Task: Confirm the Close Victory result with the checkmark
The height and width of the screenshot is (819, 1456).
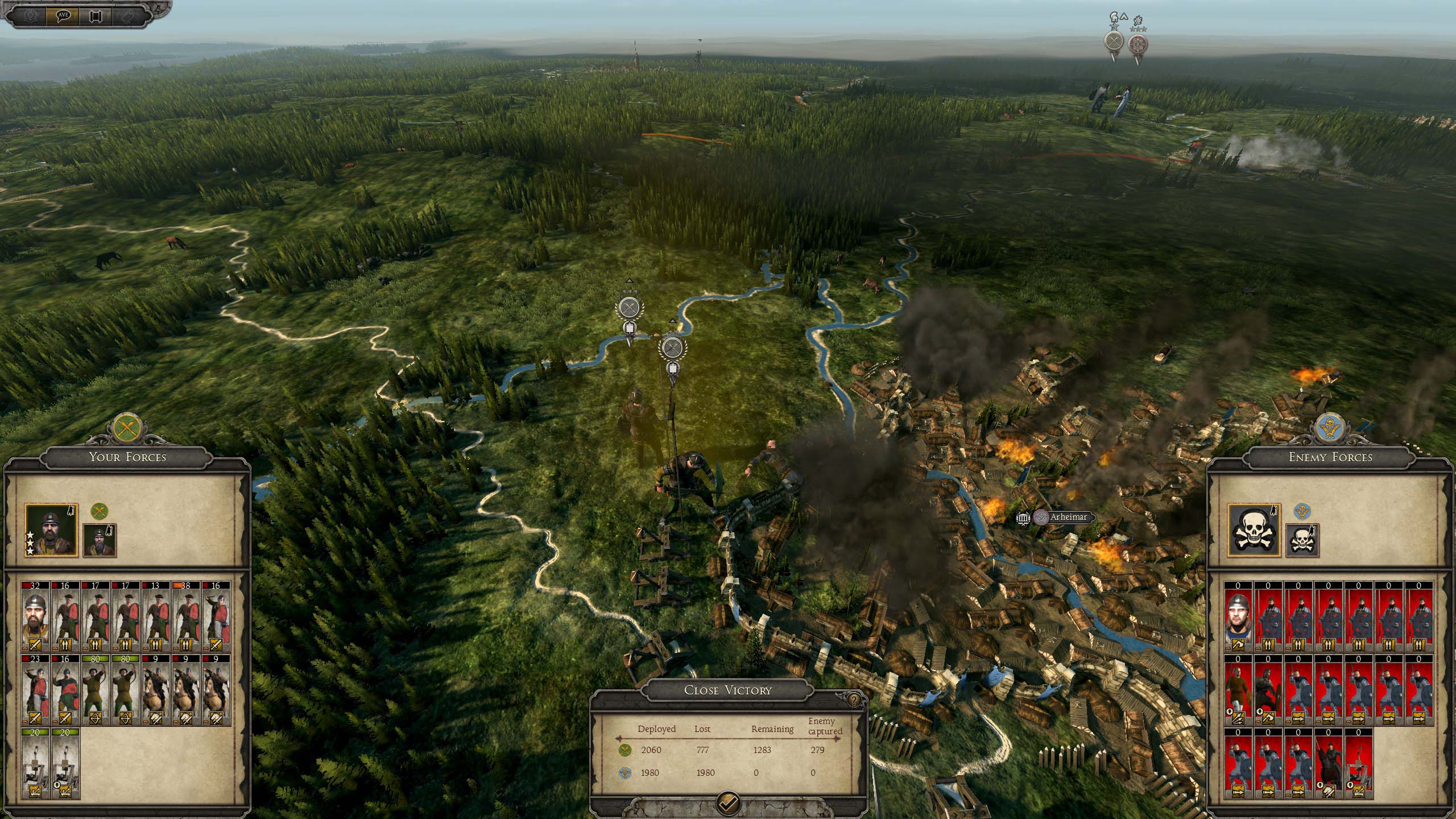Action: [x=729, y=803]
